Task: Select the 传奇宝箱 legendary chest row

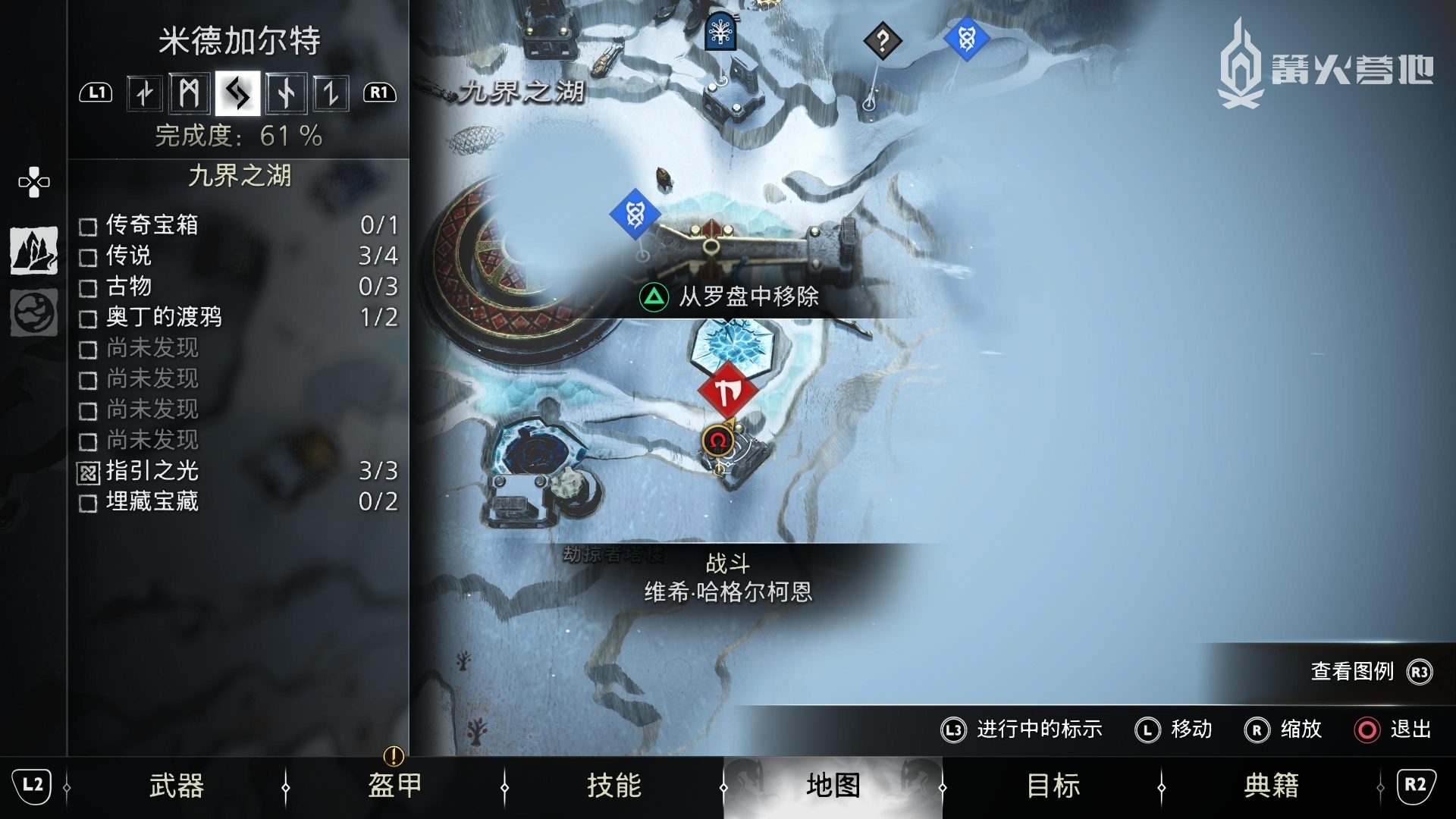Action: coord(238,225)
